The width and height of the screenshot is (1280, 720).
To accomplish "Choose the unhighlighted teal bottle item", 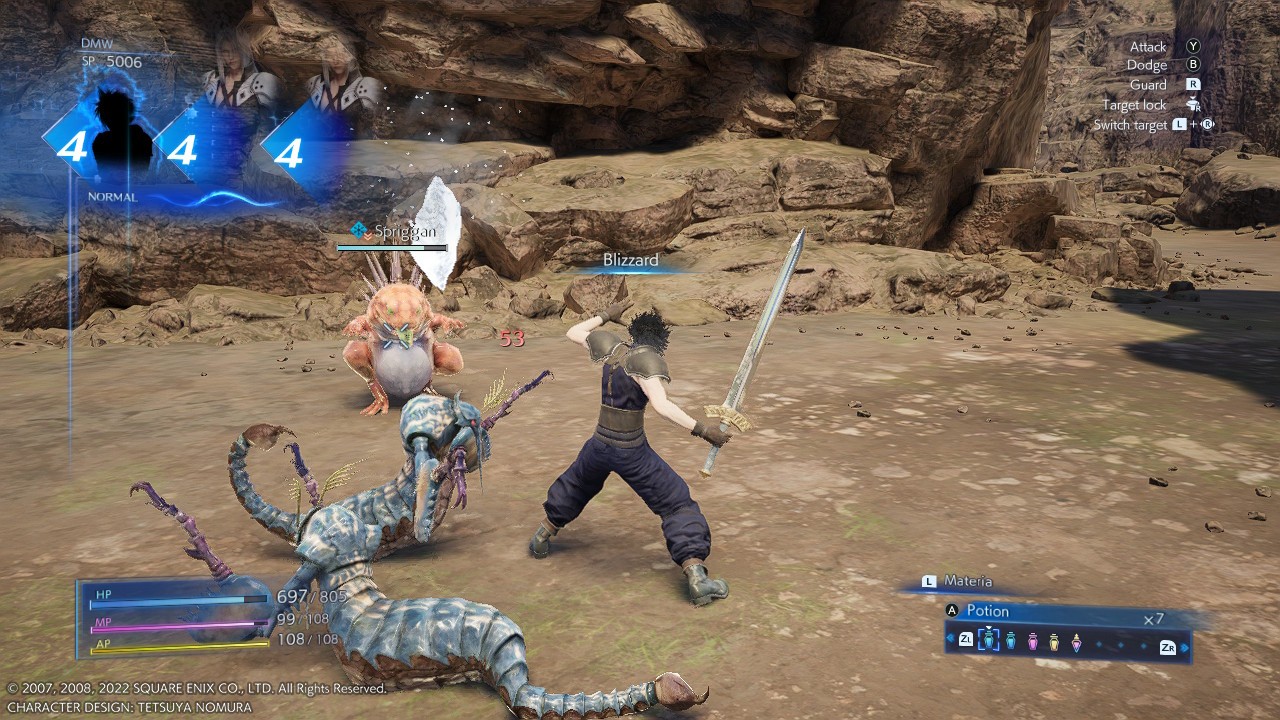I will coord(1011,641).
